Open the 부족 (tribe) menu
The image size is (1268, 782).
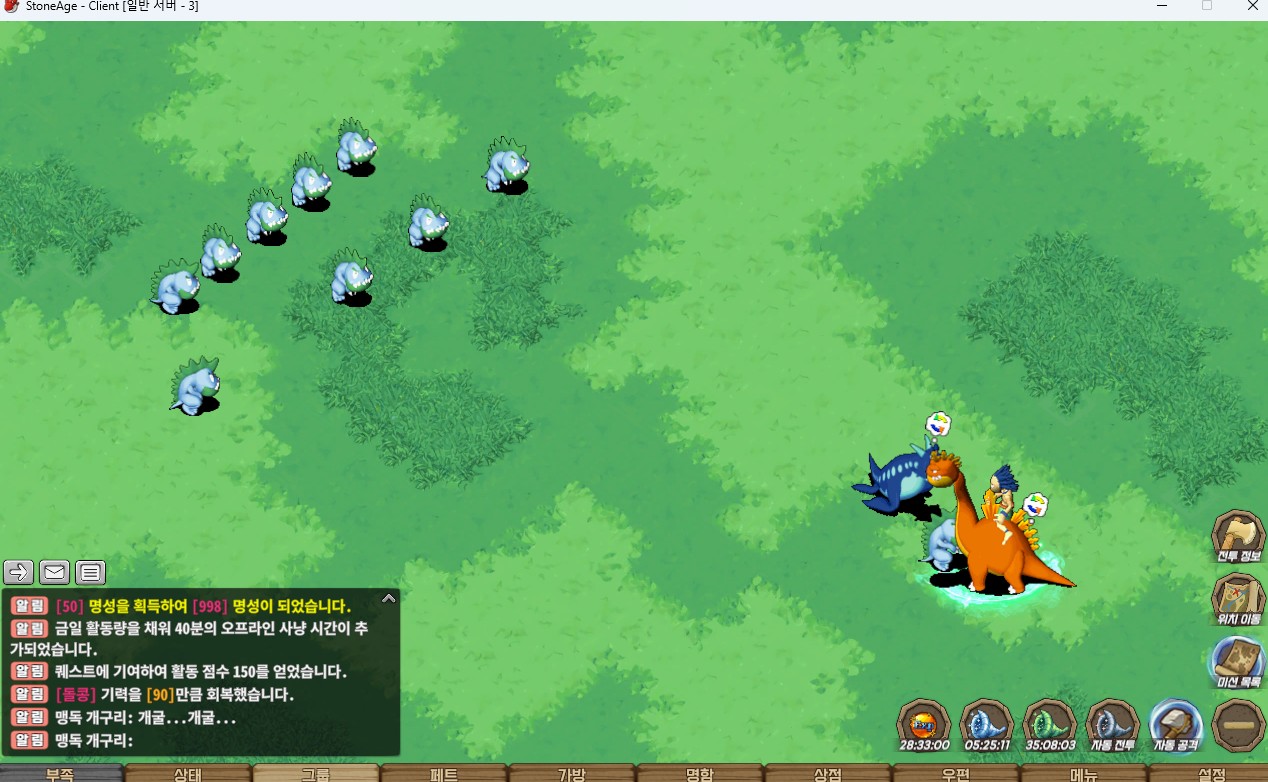[x=60, y=774]
